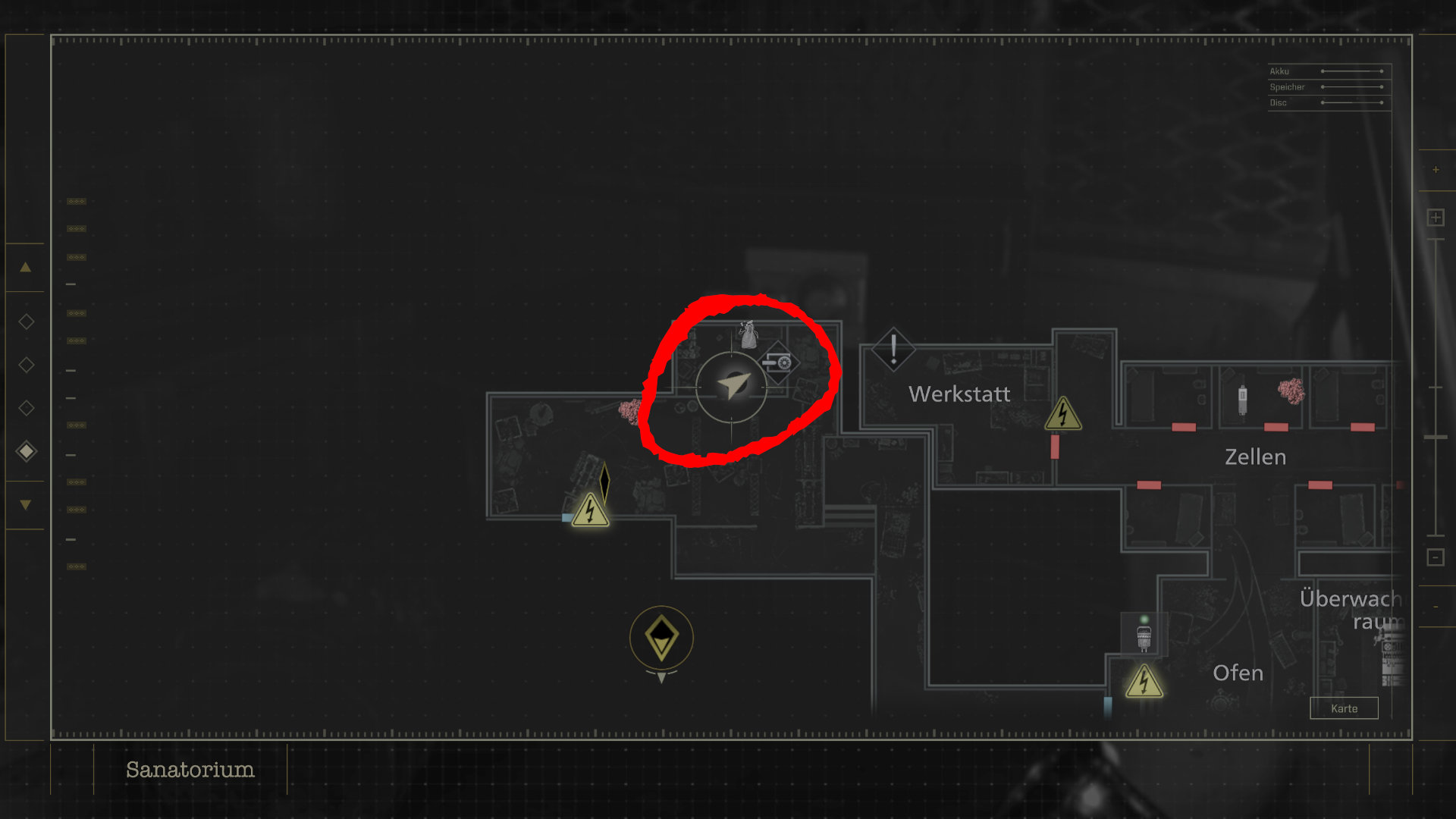The width and height of the screenshot is (1456, 819).
Task: Click the safe icon map marker
Action: click(779, 362)
